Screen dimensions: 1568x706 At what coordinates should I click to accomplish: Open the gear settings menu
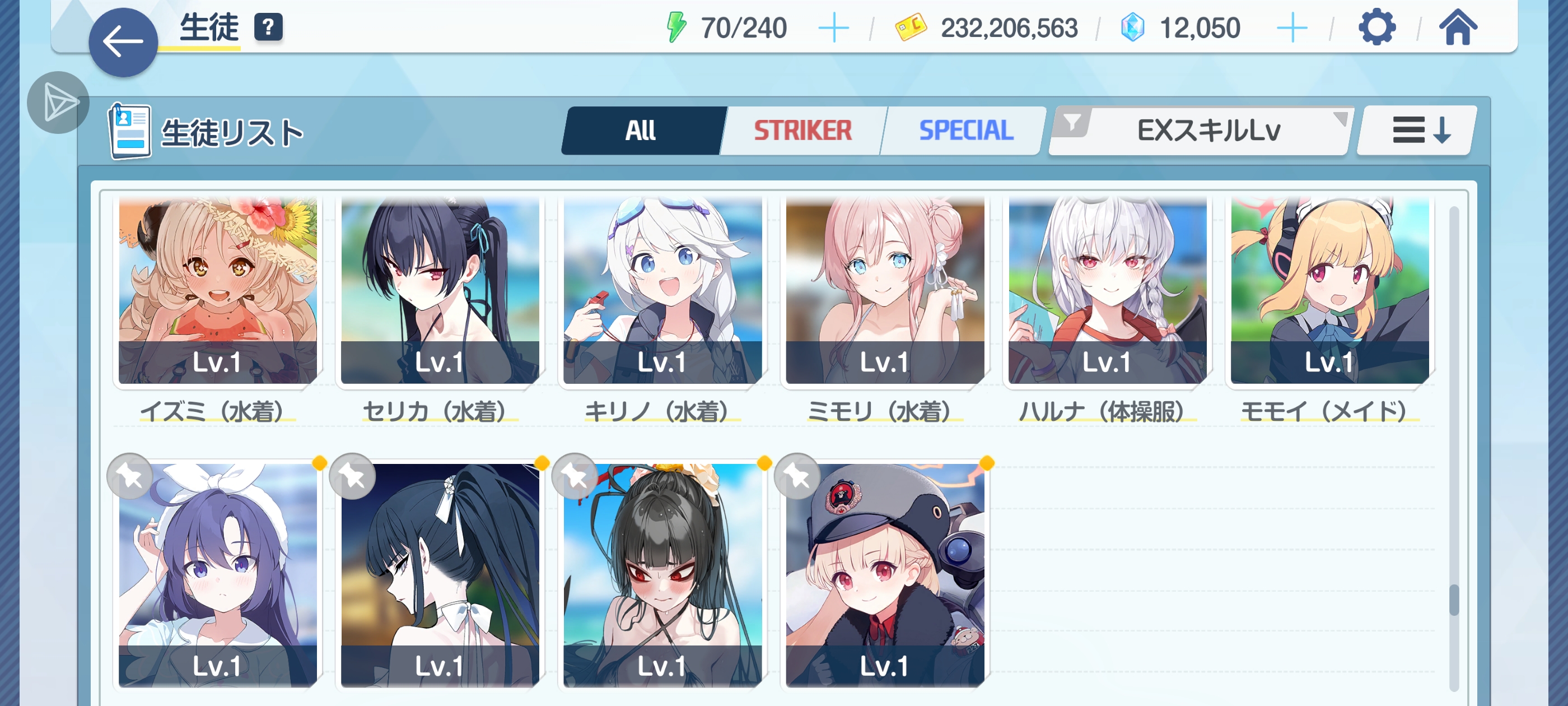tap(1376, 27)
